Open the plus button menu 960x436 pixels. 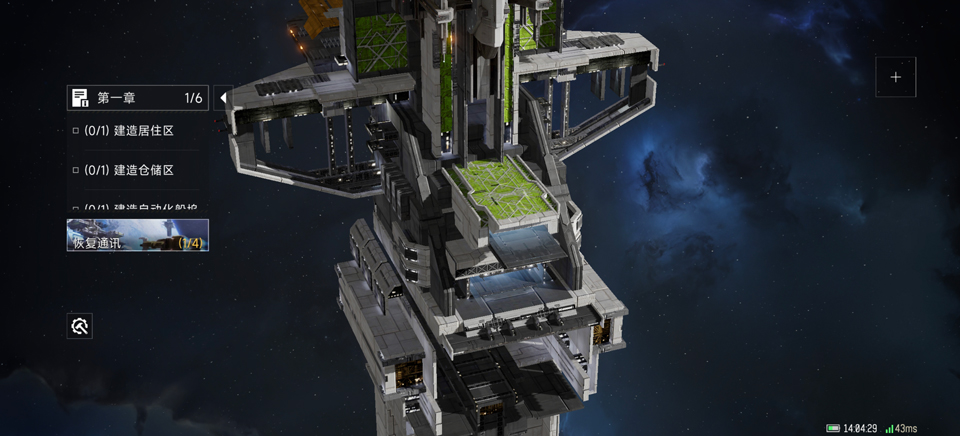click(895, 77)
